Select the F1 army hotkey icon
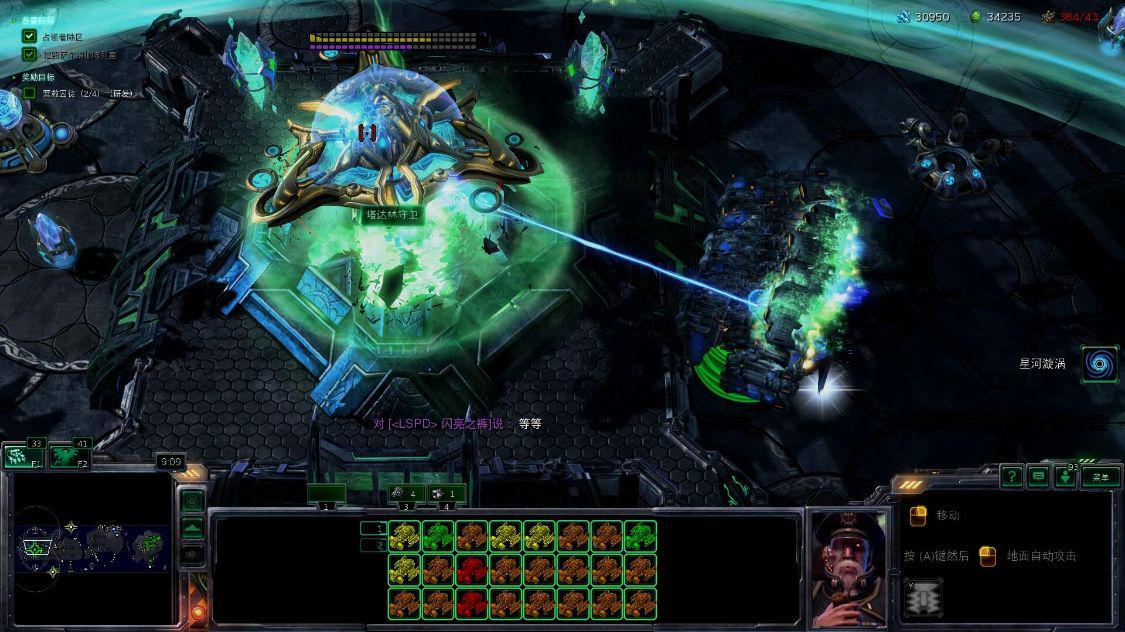Viewport: 1125px width, 632px height. (21, 457)
